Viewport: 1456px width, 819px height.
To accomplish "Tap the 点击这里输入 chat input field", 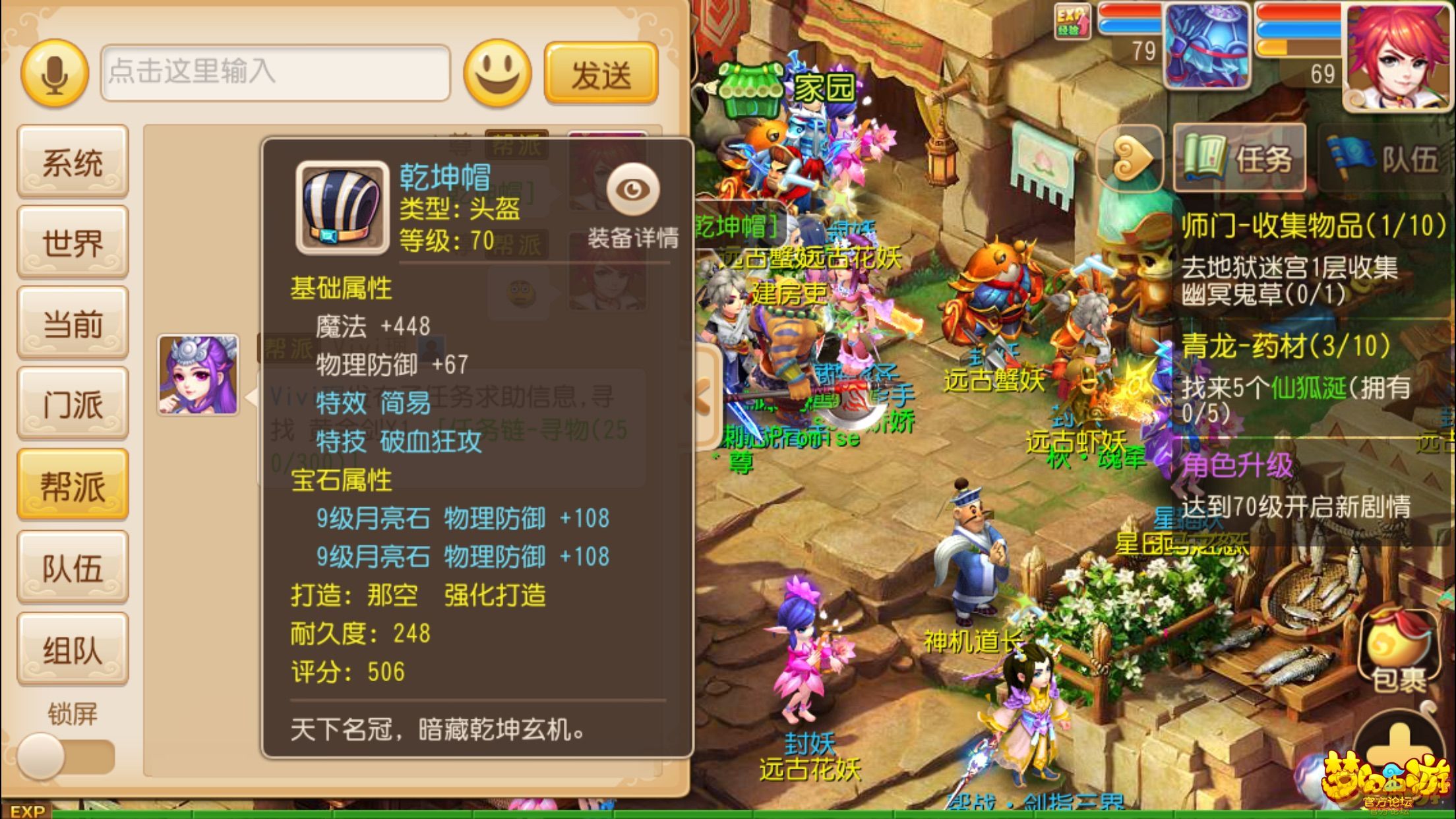I will click(x=277, y=74).
